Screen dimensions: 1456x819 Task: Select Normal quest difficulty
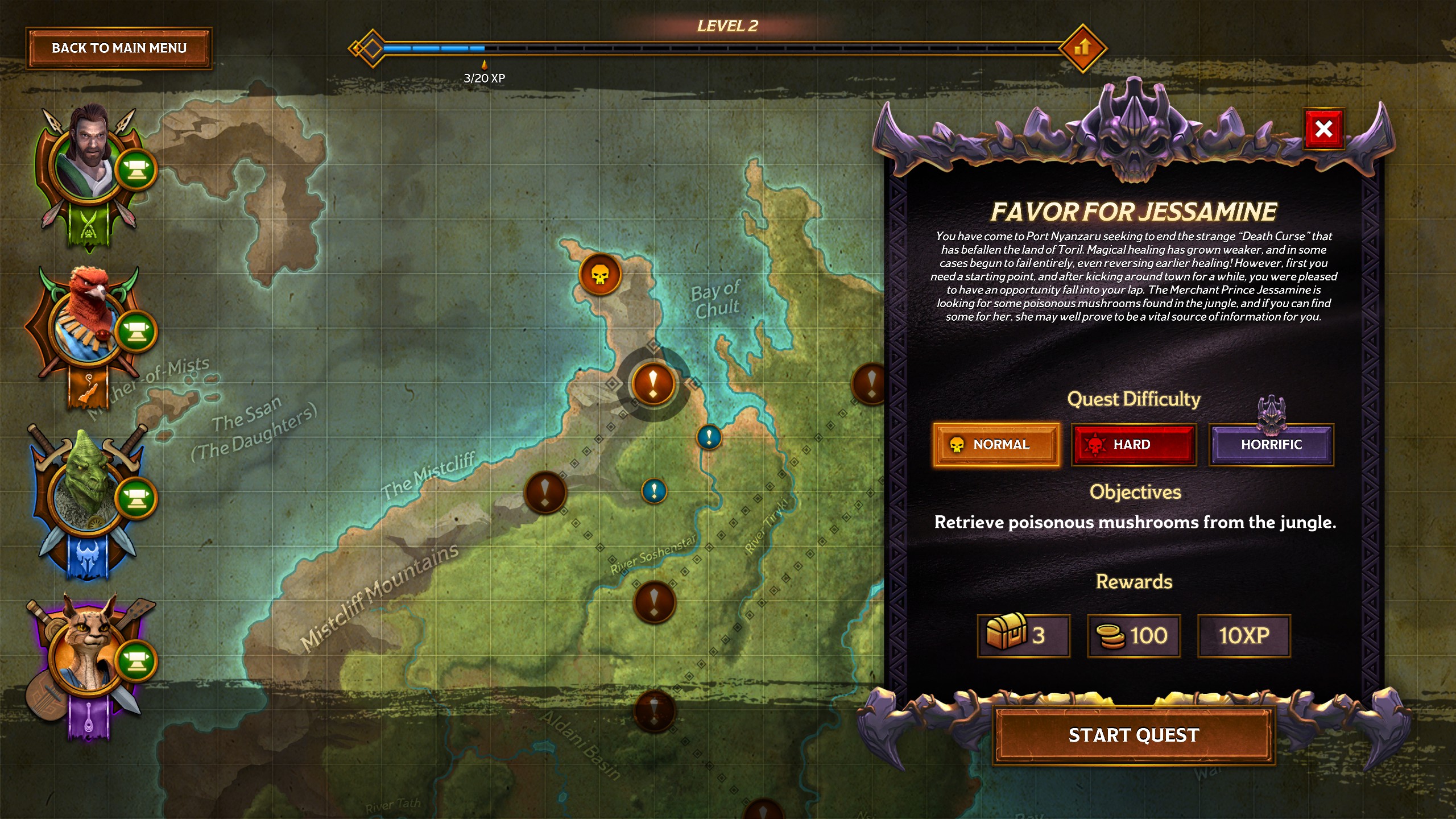tap(996, 445)
